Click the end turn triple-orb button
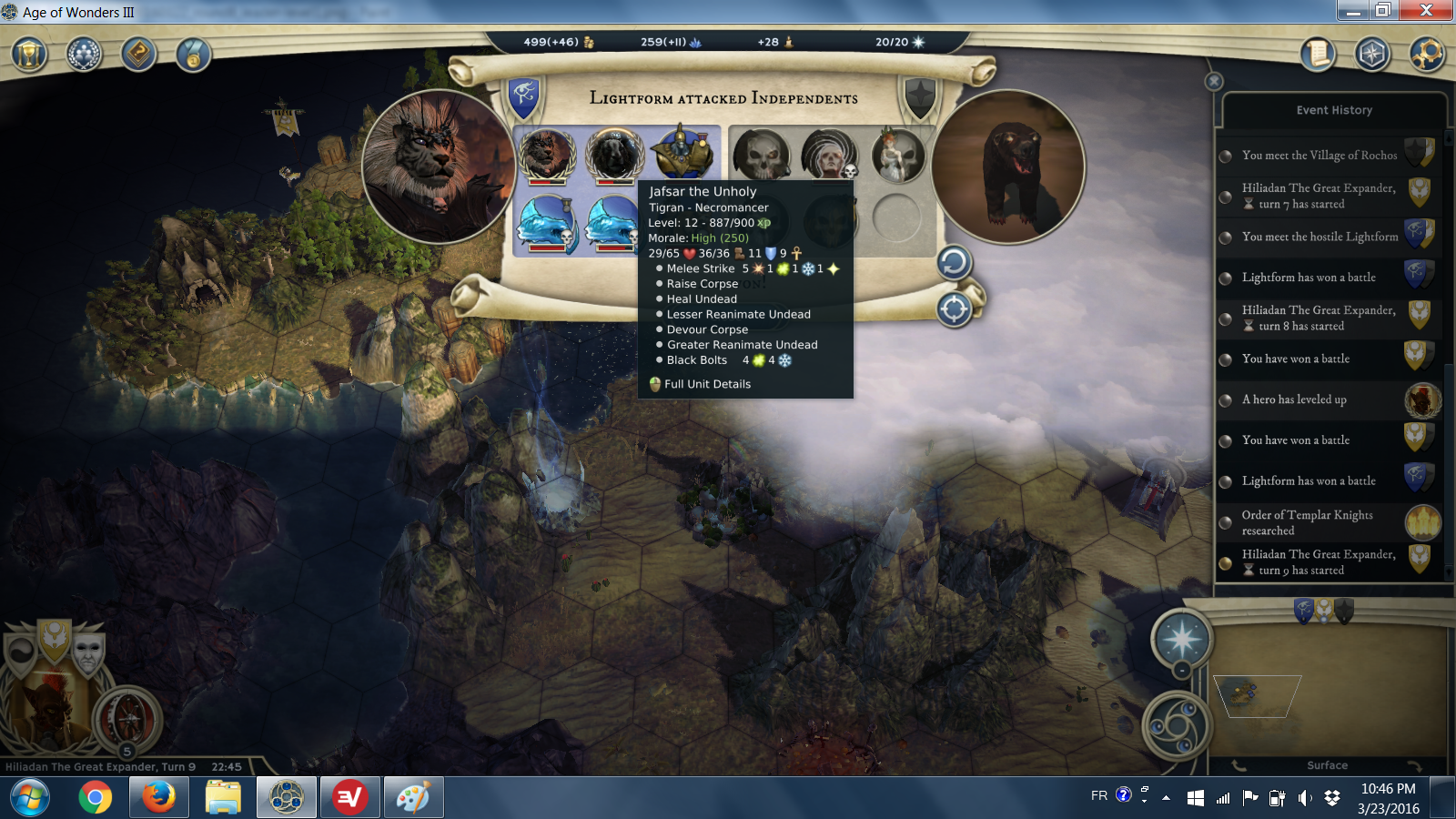This screenshot has height=819, width=1456. [x=1177, y=725]
